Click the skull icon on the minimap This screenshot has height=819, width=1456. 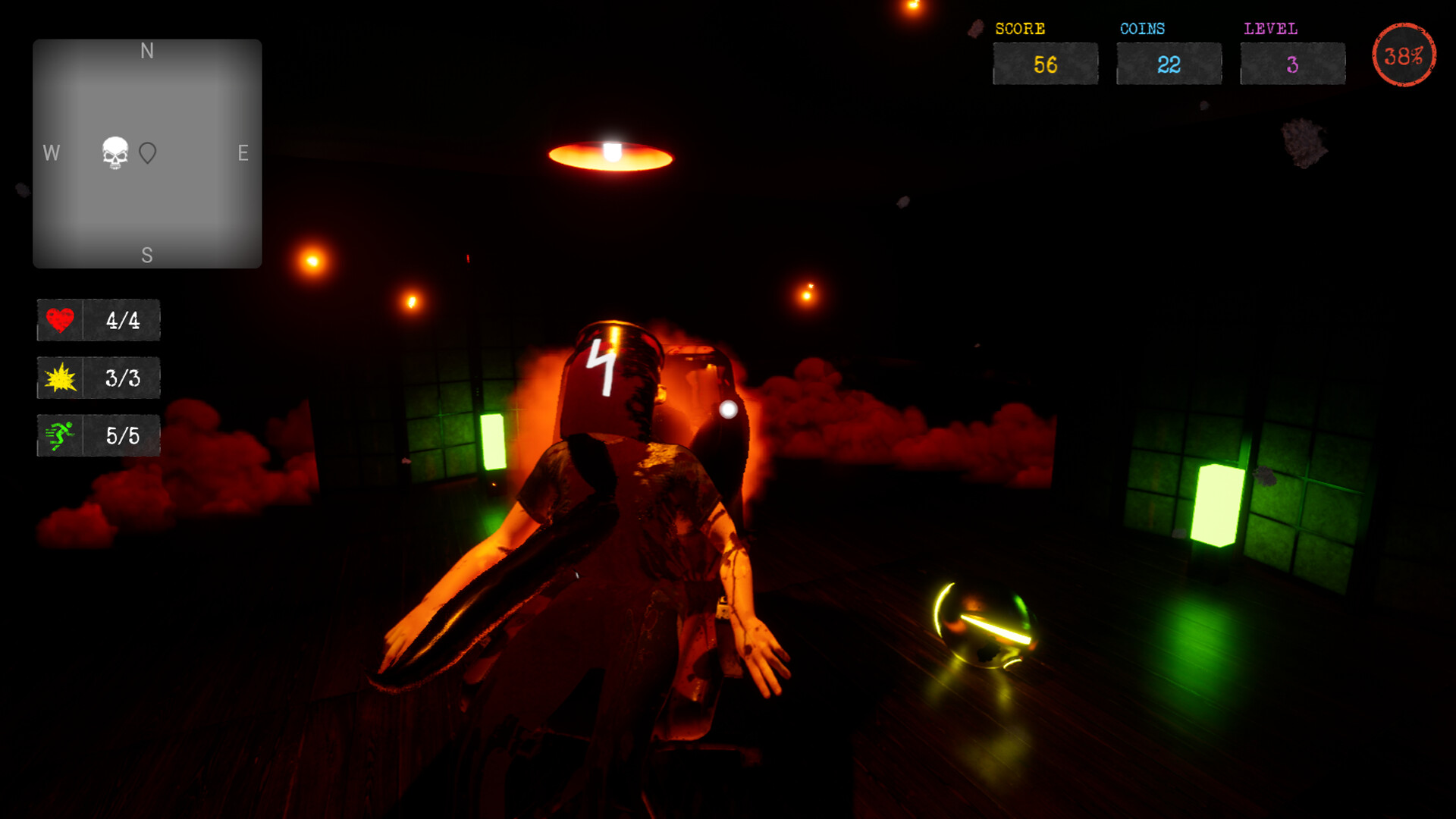(115, 153)
